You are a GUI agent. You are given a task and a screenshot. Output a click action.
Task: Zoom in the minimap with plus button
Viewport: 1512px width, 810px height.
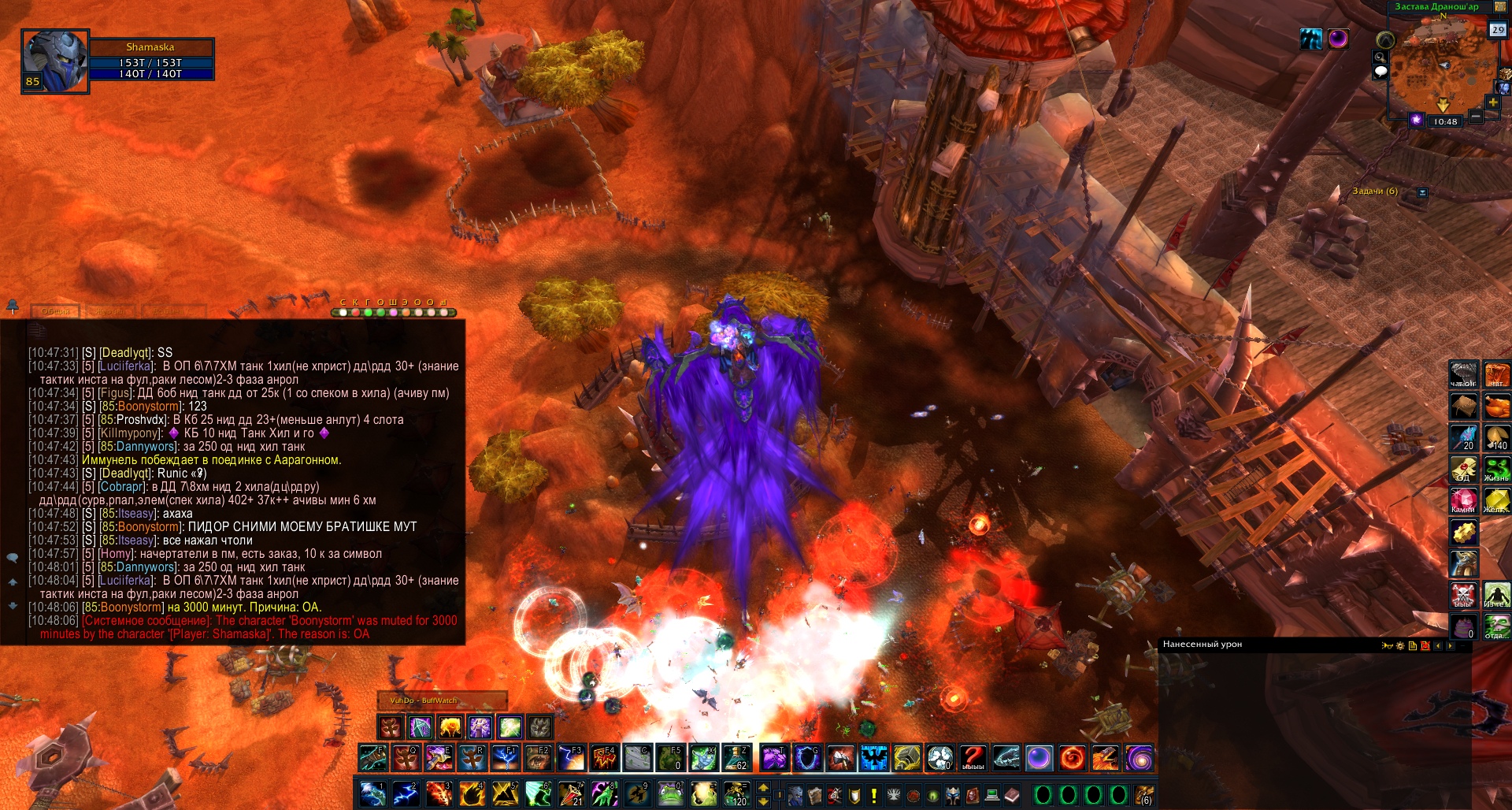coord(1493,102)
